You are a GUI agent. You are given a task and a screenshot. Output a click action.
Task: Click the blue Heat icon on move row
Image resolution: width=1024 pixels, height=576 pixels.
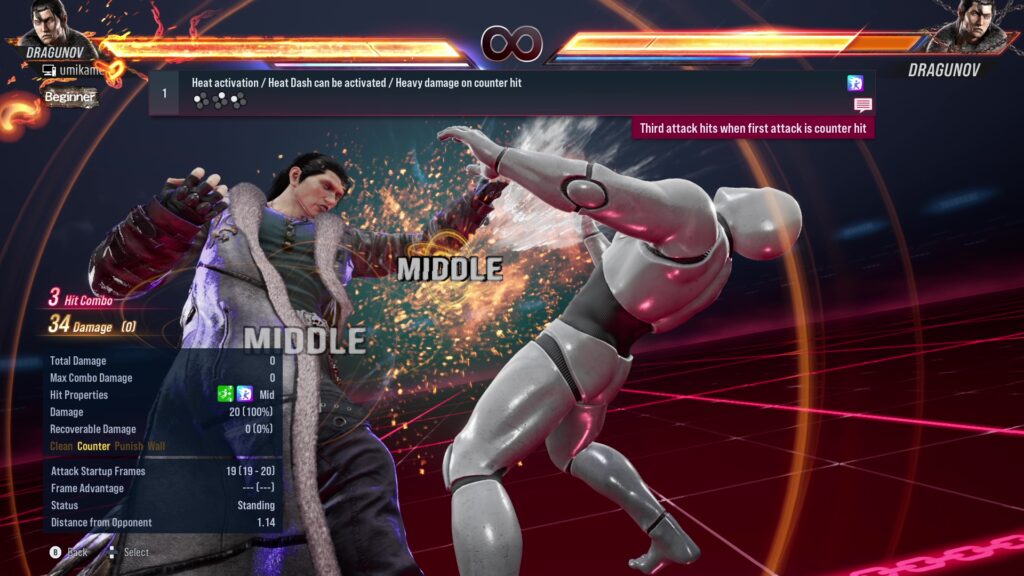(x=855, y=83)
